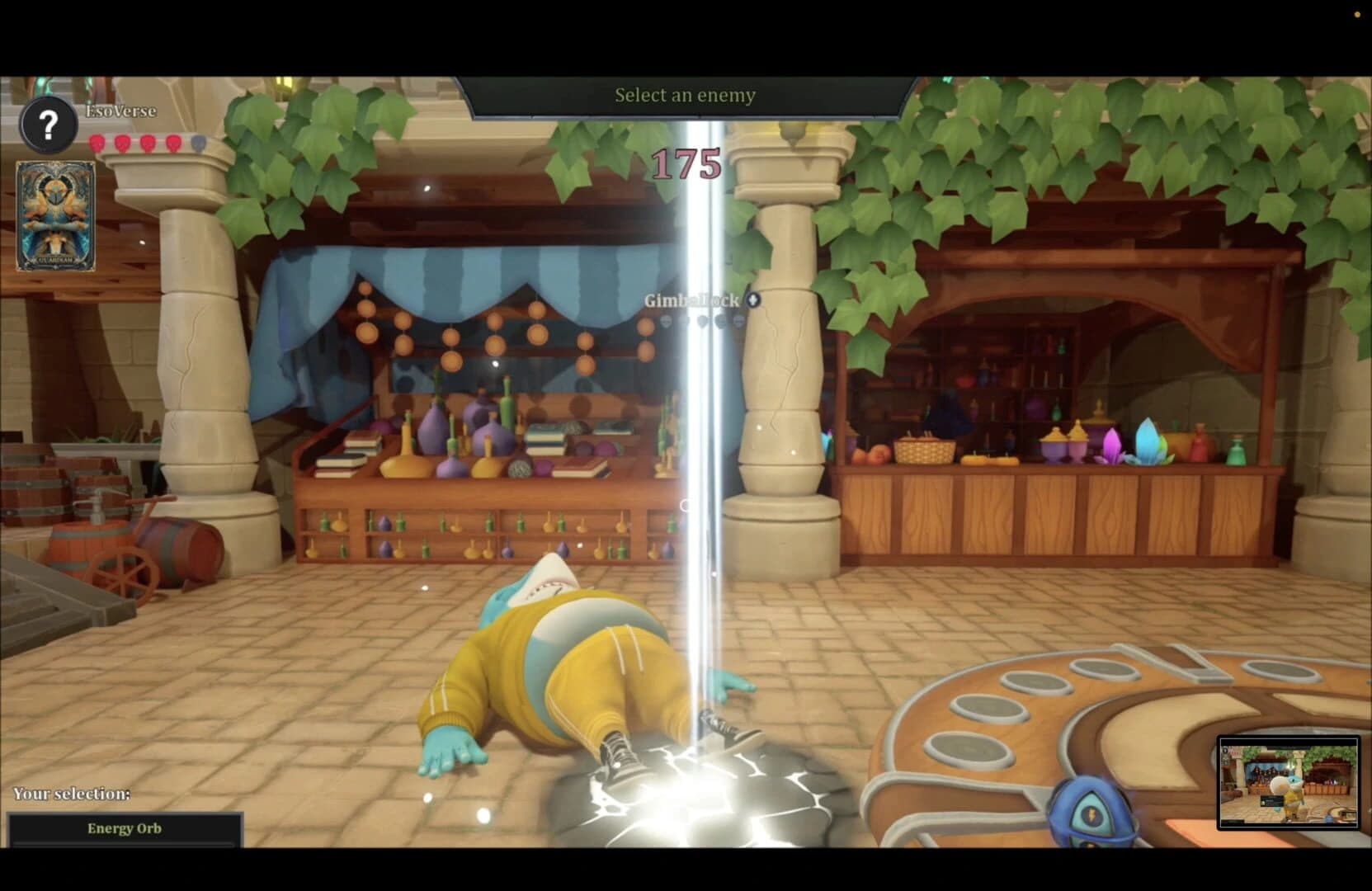Open the help menu via the question mark icon
1372x891 pixels.
coord(48,125)
